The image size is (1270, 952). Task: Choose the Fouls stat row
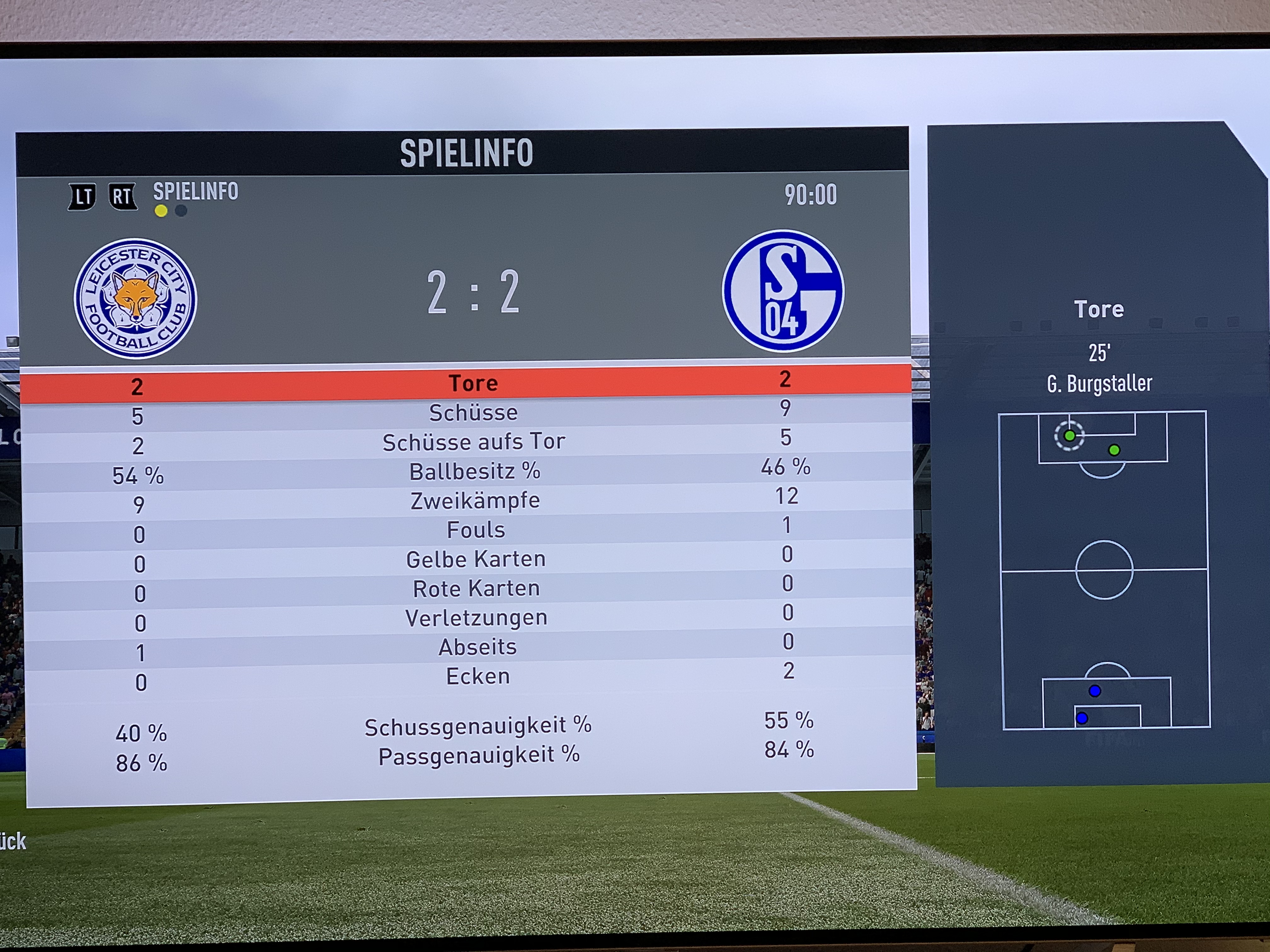(475, 530)
